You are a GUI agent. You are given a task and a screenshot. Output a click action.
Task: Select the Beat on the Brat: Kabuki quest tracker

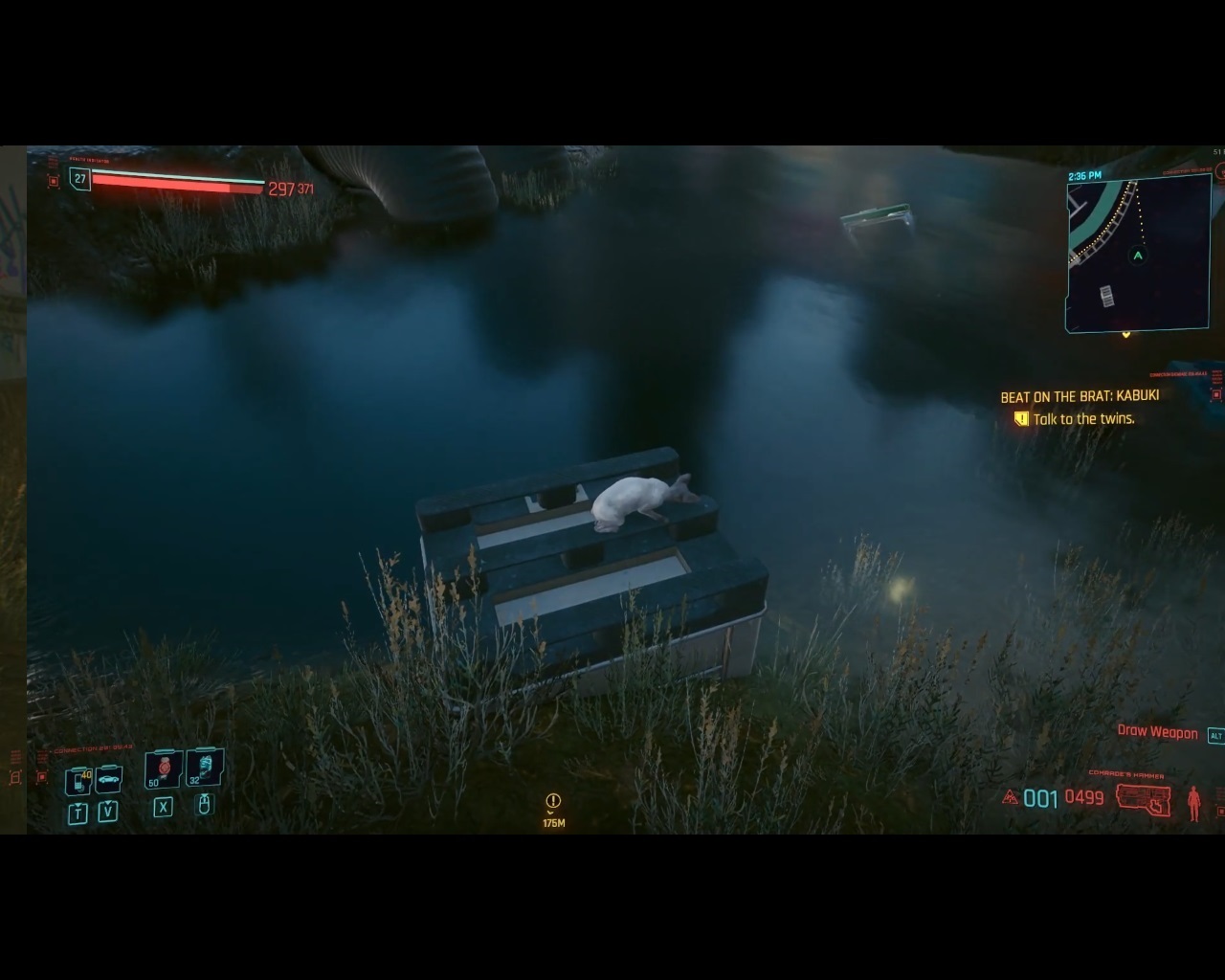click(1080, 396)
